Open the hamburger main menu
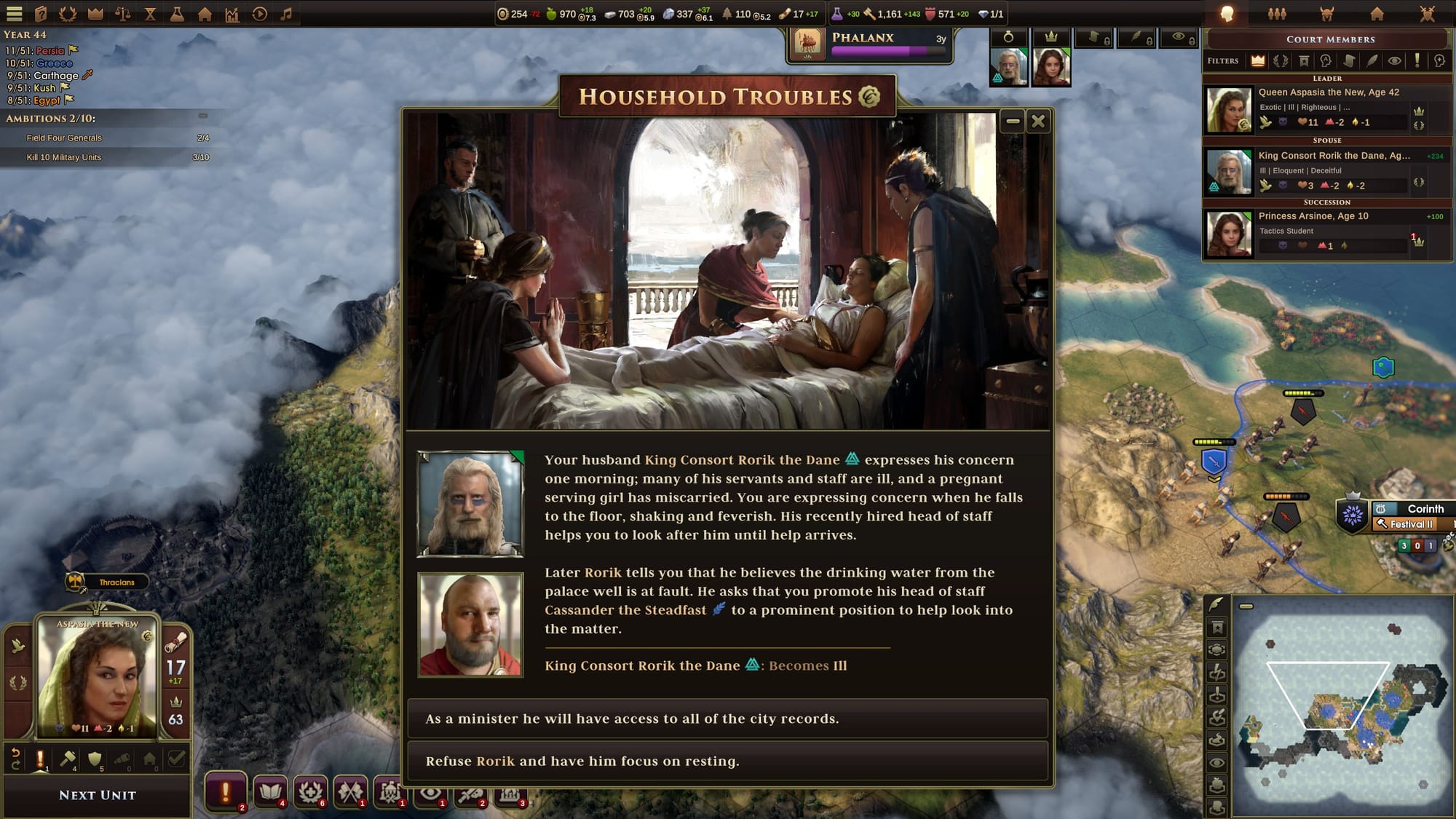Image resolution: width=1456 pixels, height=819 pixels. 15,14
